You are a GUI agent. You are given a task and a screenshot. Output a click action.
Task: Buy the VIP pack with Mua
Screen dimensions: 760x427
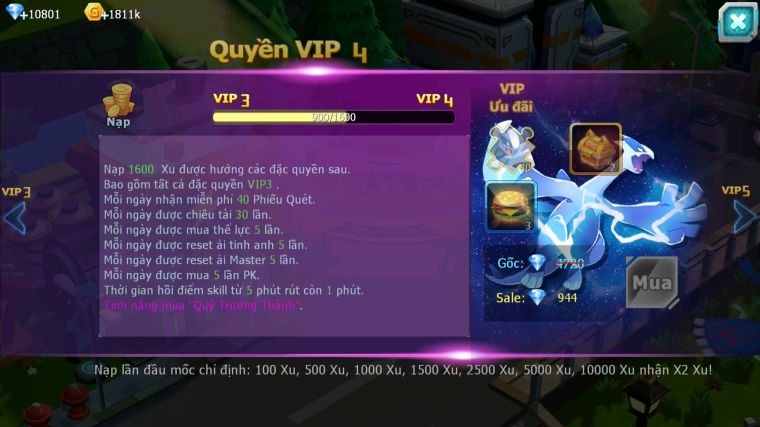pos(651,283)
